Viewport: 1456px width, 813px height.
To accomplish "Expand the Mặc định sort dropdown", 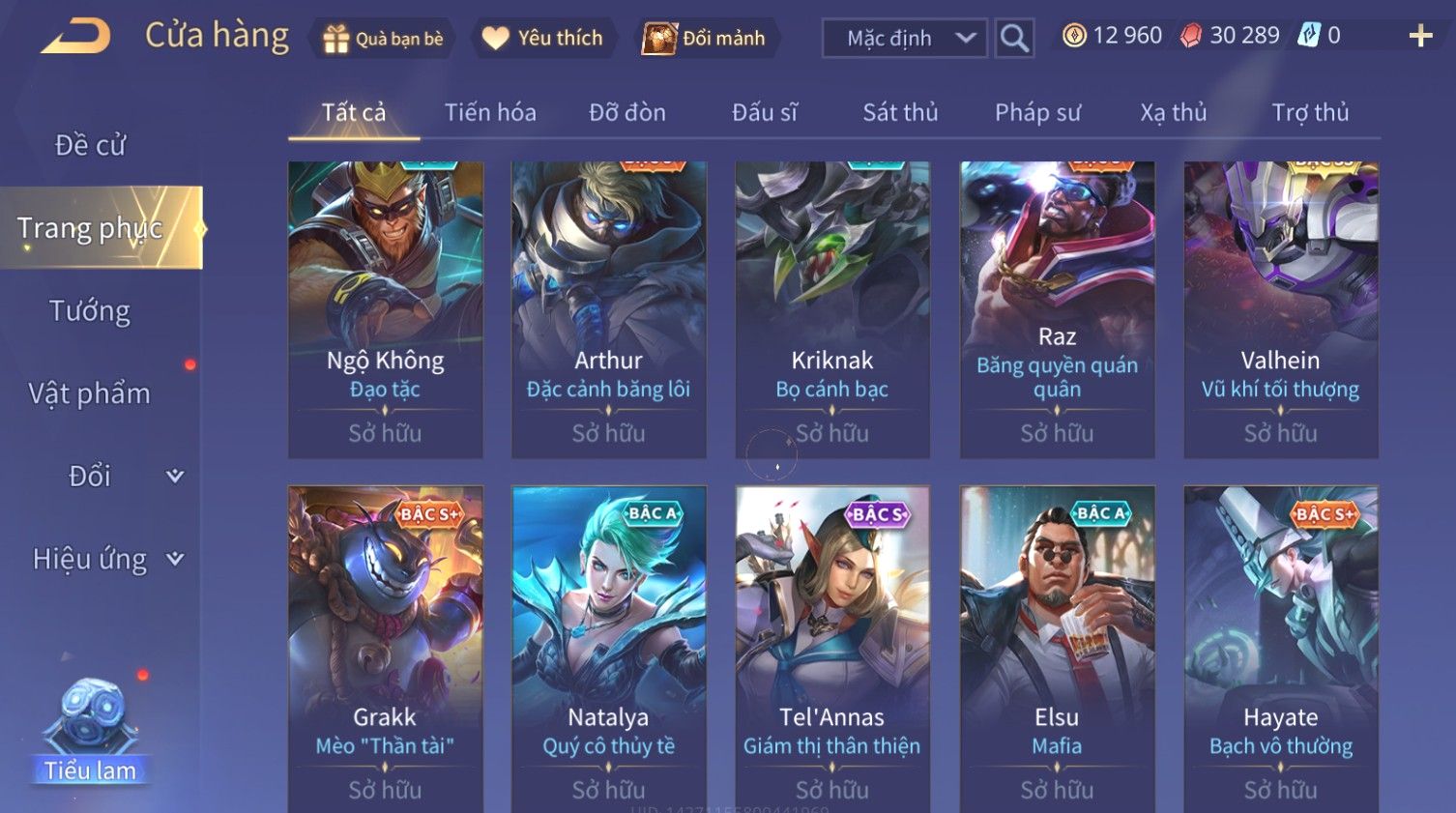I will [905, 39].
